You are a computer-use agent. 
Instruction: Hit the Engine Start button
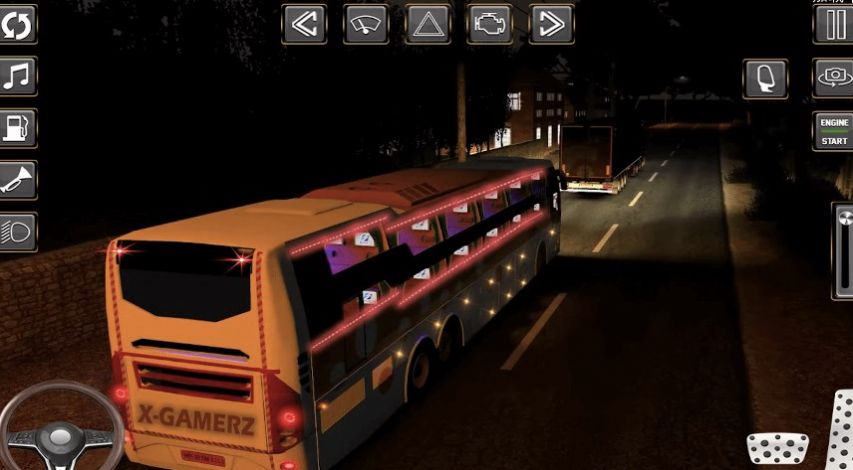click(833, 131)
